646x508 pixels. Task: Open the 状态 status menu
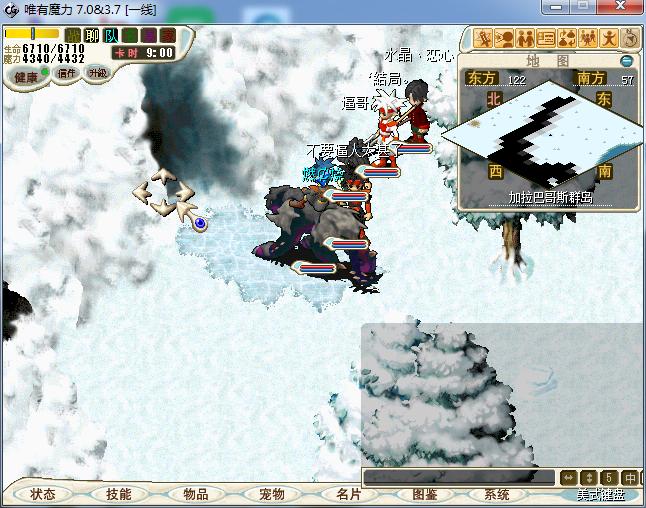[x=43, y=494]
